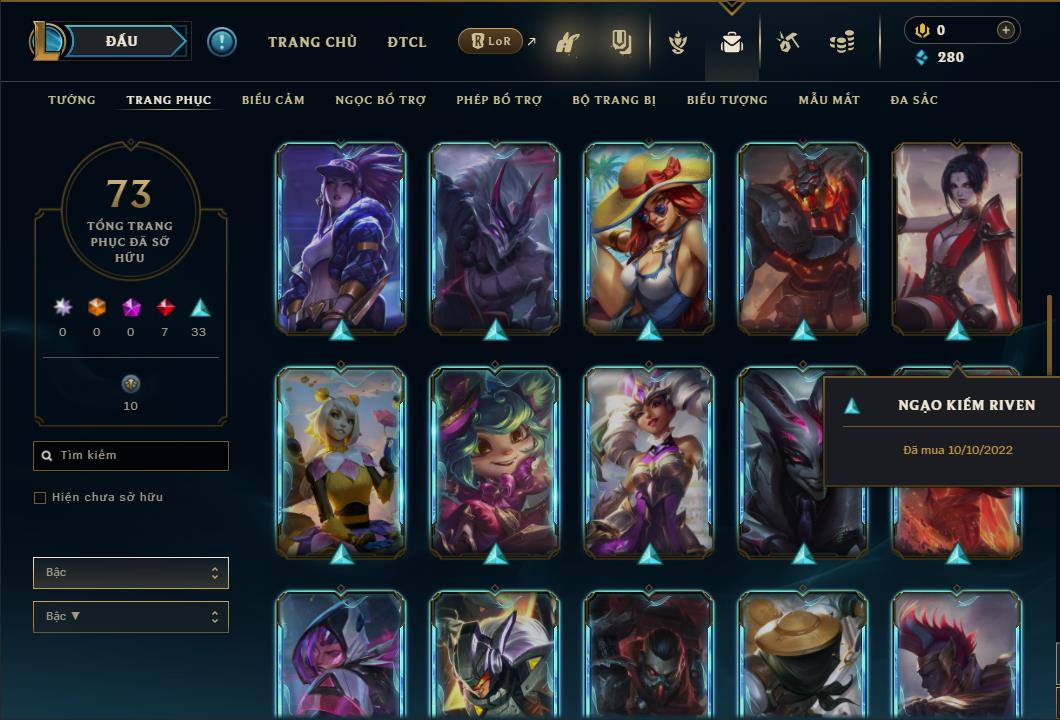Add RP with the plus button

[x=1006, y=30]
